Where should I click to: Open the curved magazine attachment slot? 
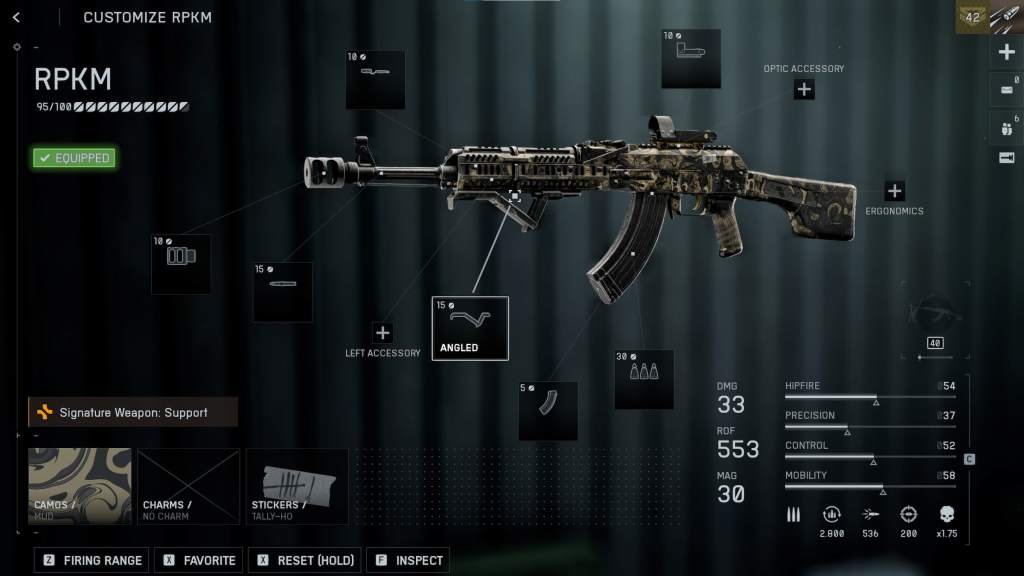548,410
